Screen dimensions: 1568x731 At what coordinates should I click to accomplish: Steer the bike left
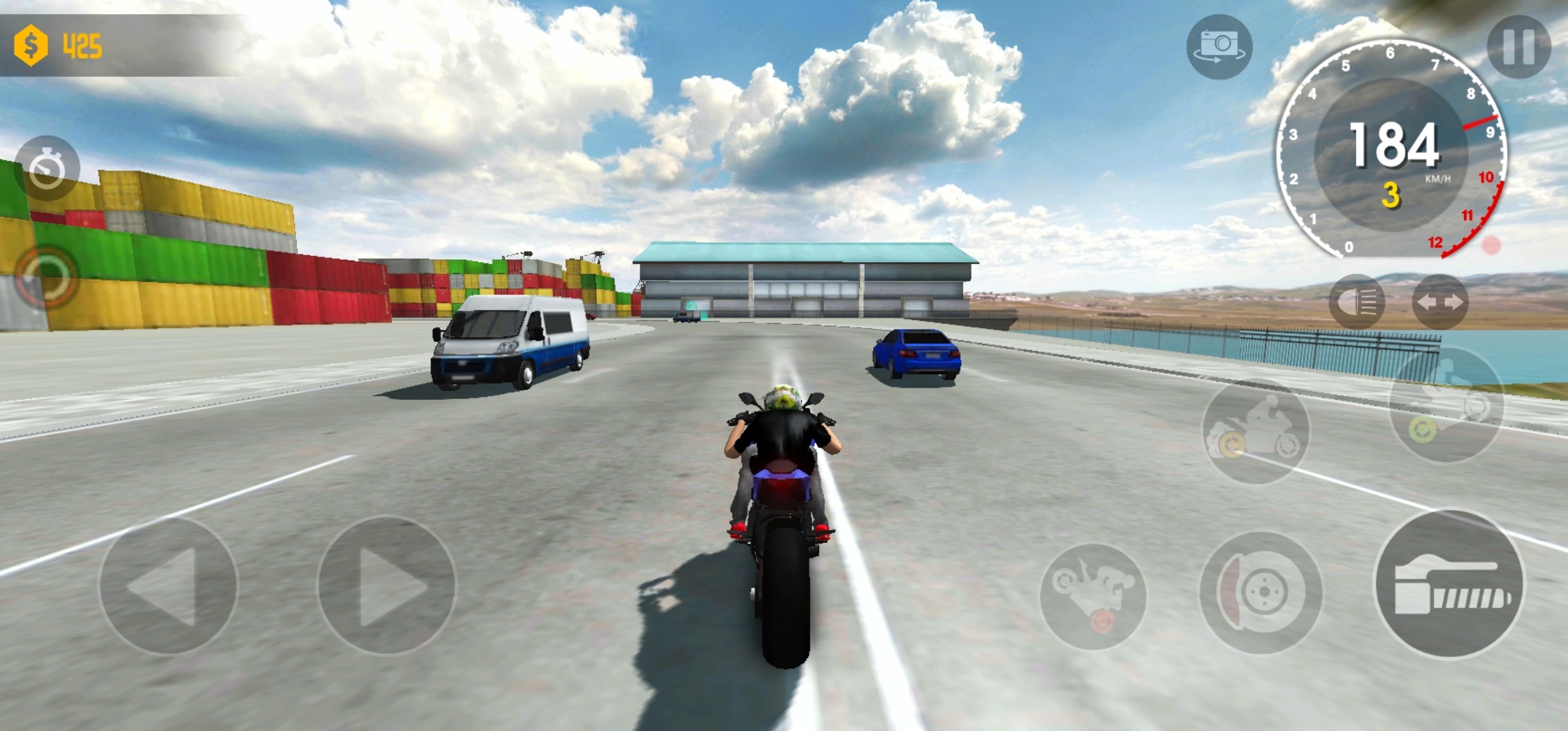pyautogui.click(x=168, y=585)
